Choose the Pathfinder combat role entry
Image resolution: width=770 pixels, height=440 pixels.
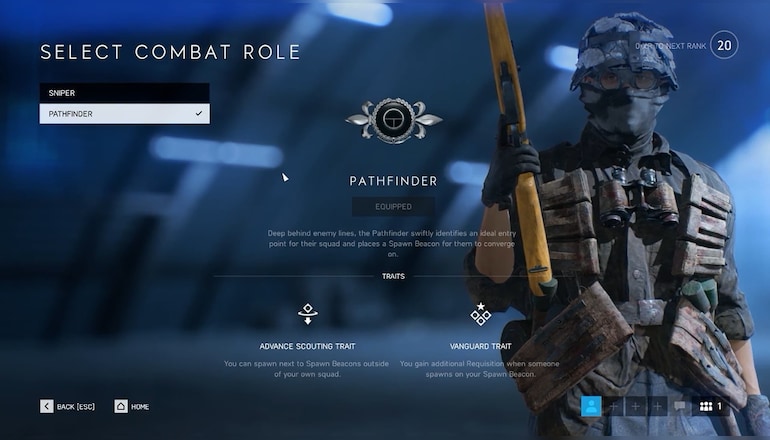coord(124,114)
